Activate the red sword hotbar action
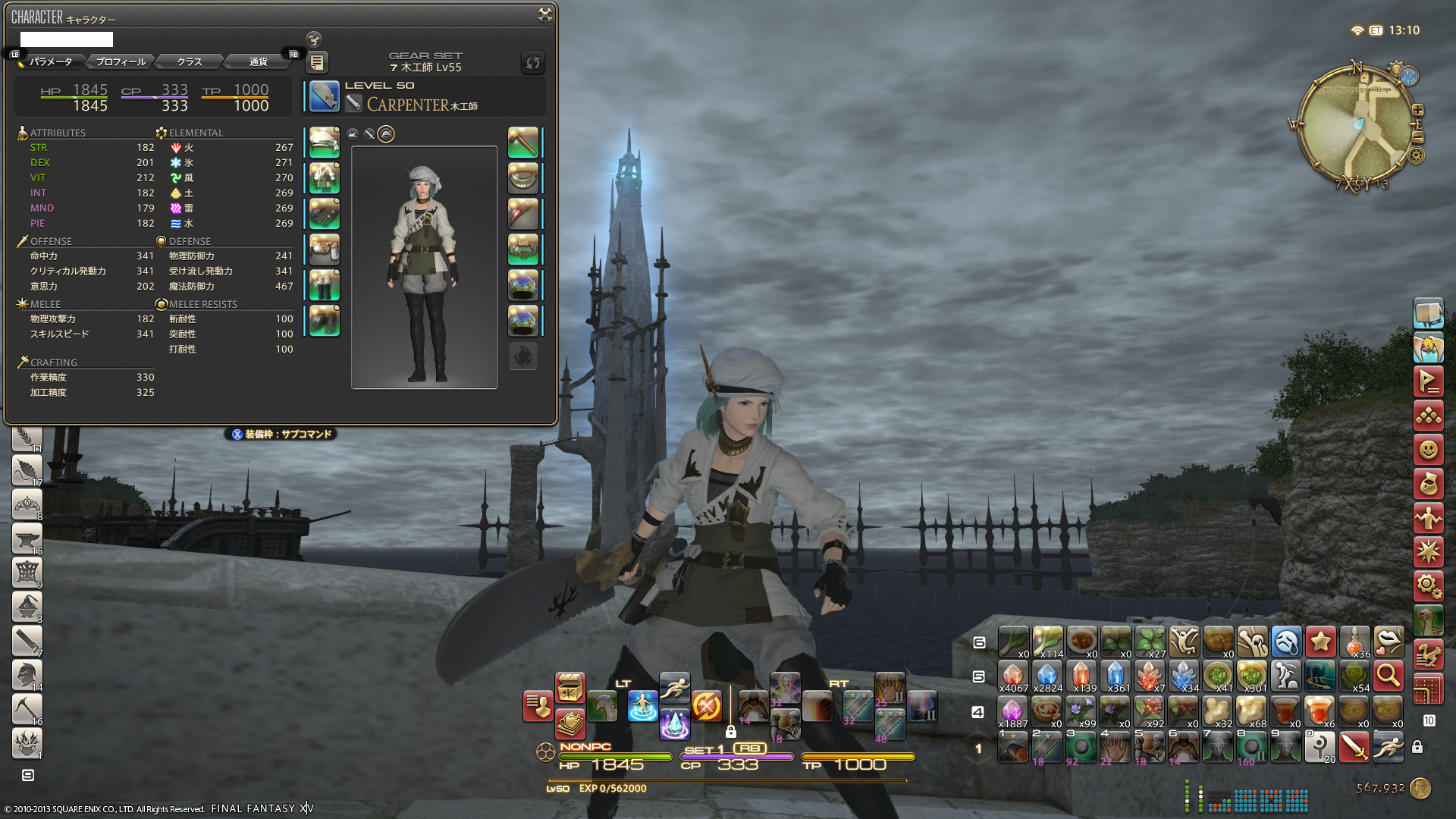Viewport: 1456px width, 819px height. coord(1354,747)
